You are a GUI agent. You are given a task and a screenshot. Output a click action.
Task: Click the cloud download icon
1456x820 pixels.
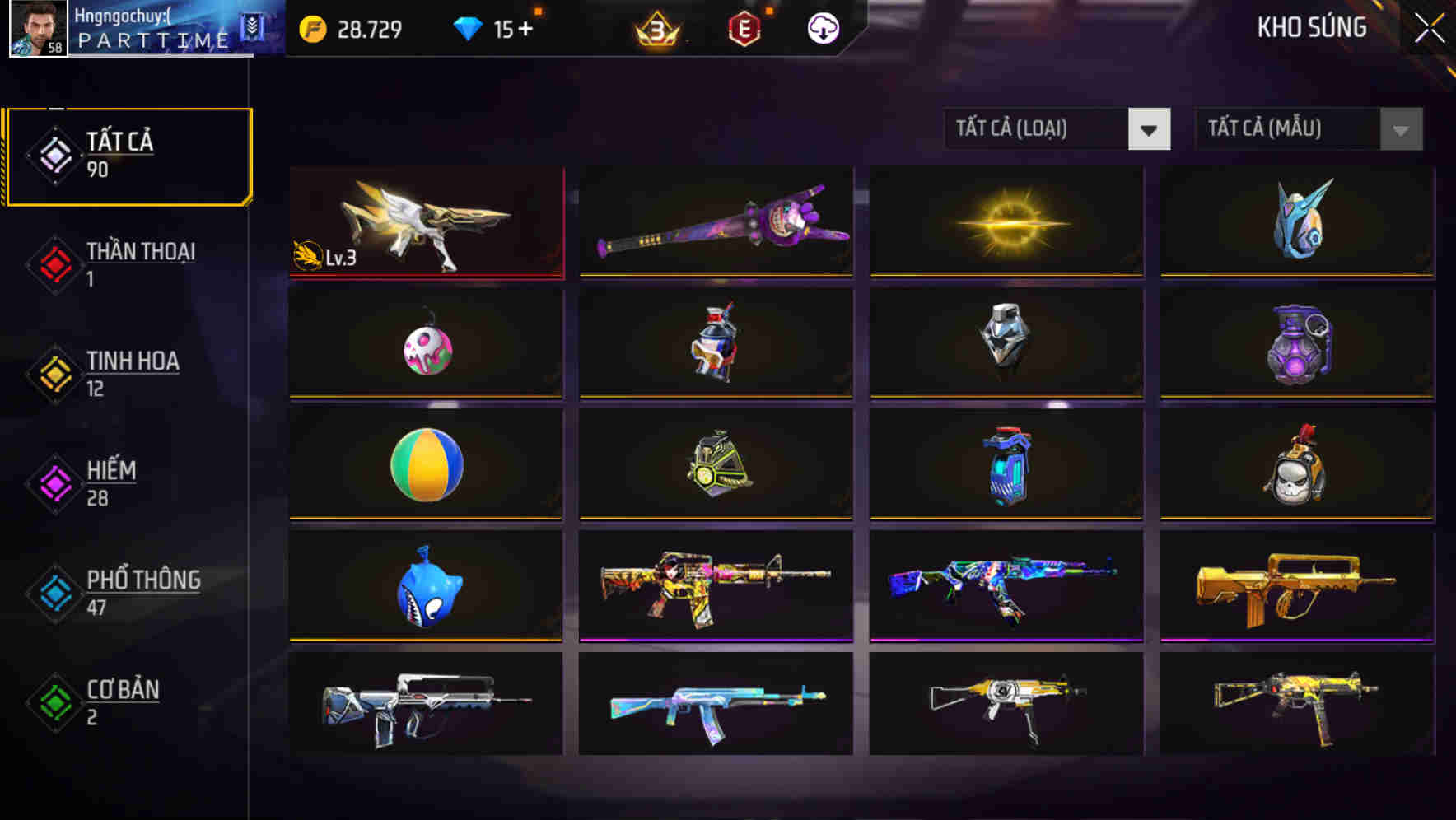821,29
